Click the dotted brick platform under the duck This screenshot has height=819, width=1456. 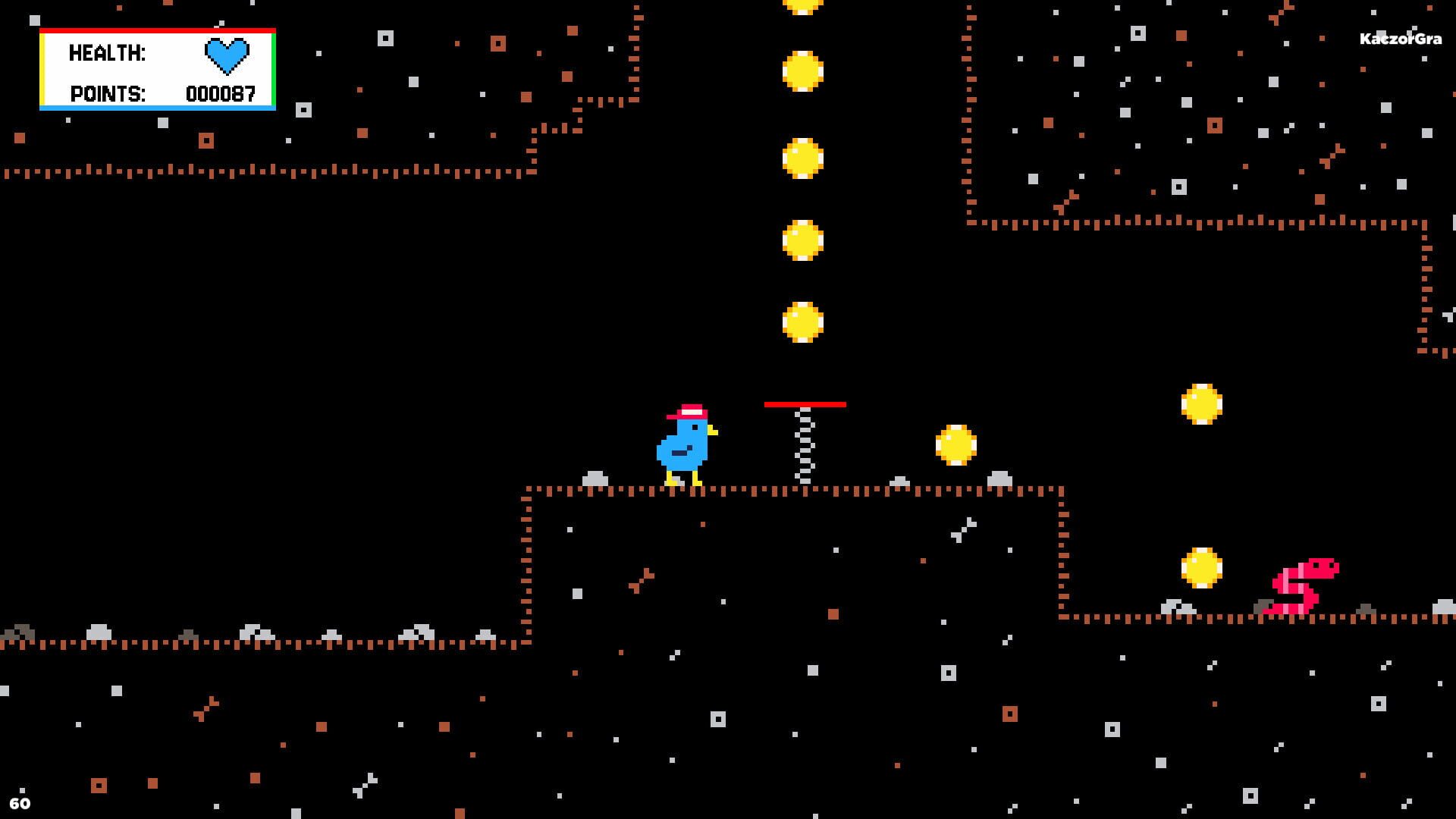(682, 489)
